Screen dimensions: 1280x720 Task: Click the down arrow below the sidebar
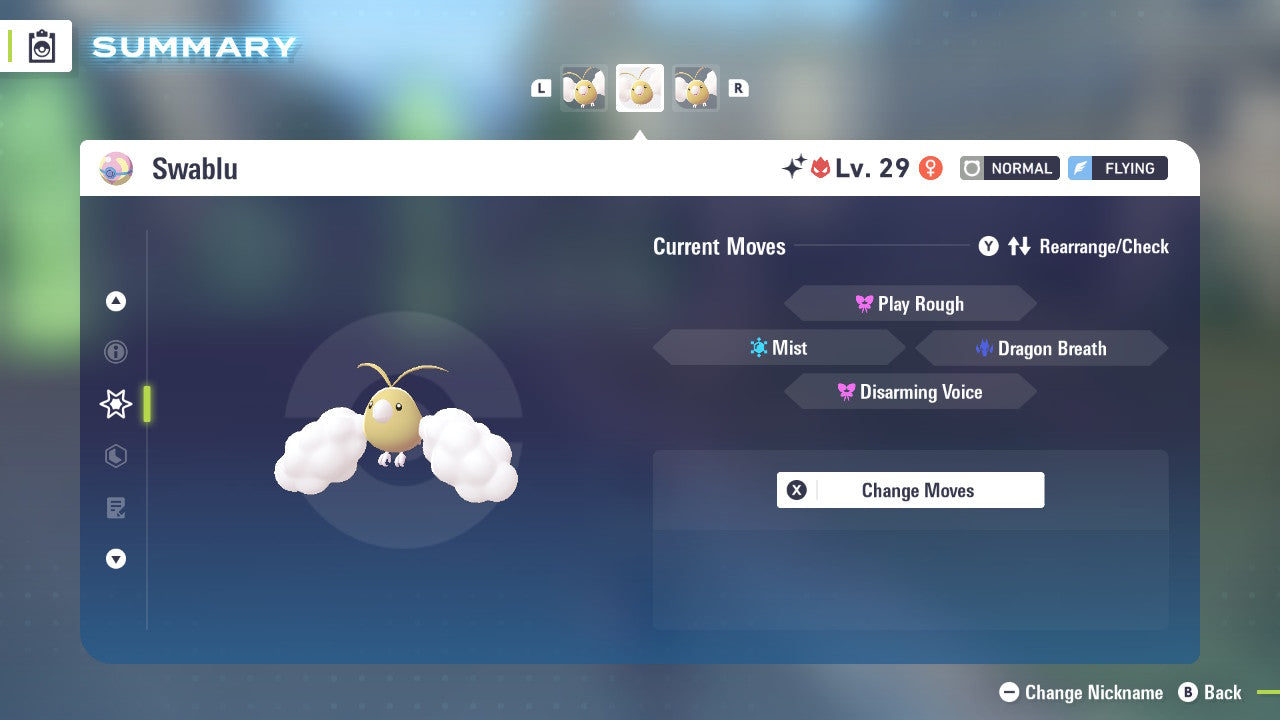(x=115, y=559)
